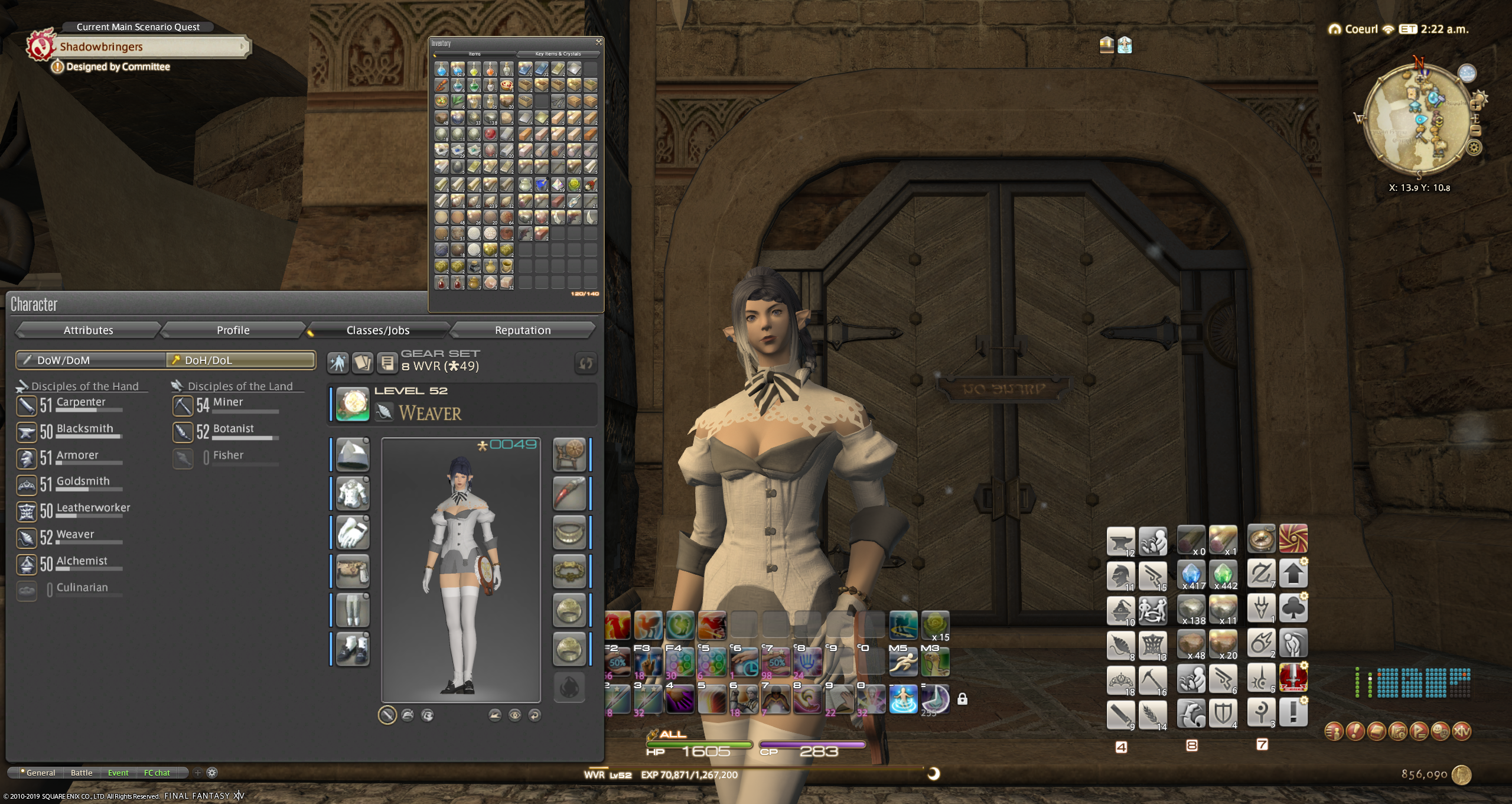
Task: Click the spinning wheel main hand slot
Action: pos(569,454)
